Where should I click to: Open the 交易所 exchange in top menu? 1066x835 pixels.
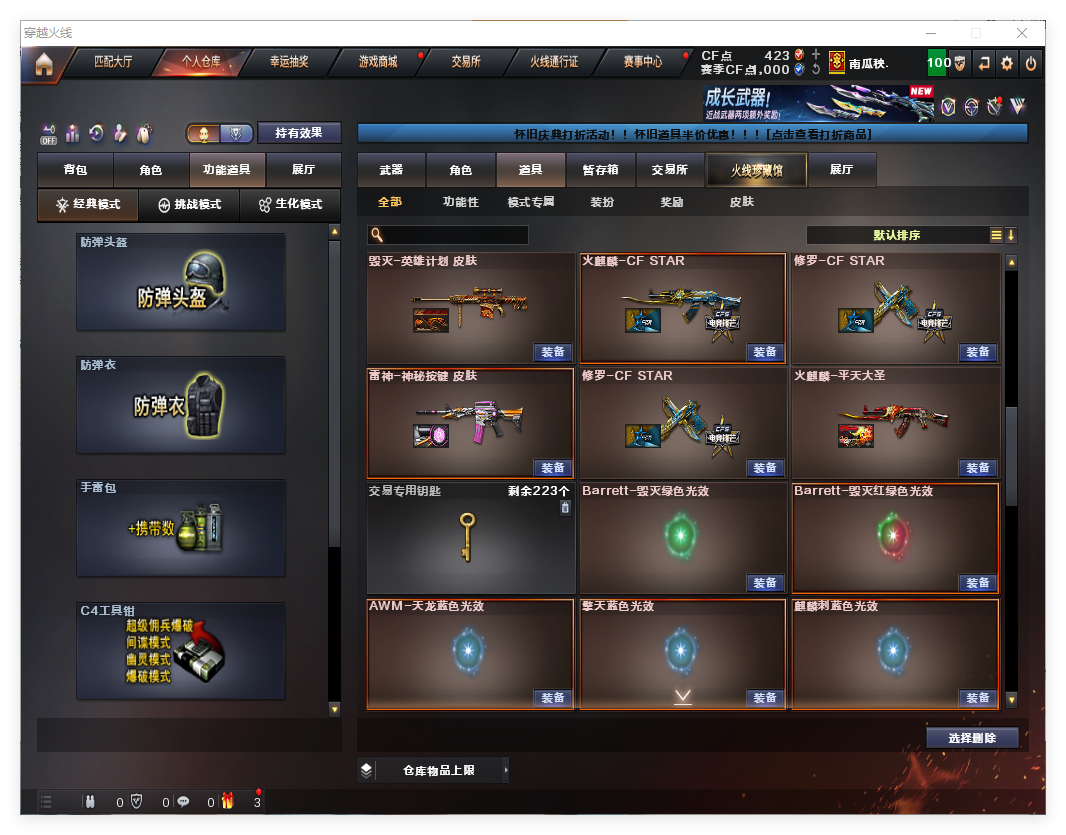coord(465,62)
